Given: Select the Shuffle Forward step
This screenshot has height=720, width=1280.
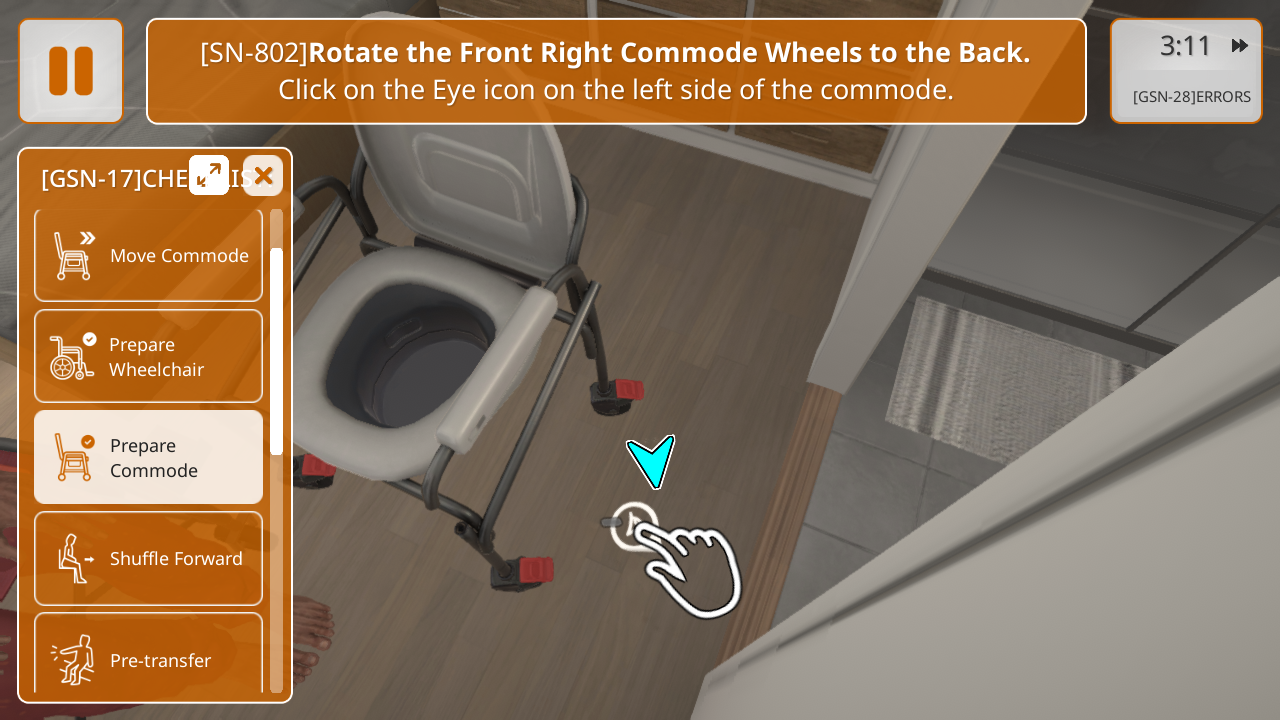Looking at the screenshot, I should tap(149, 558).
